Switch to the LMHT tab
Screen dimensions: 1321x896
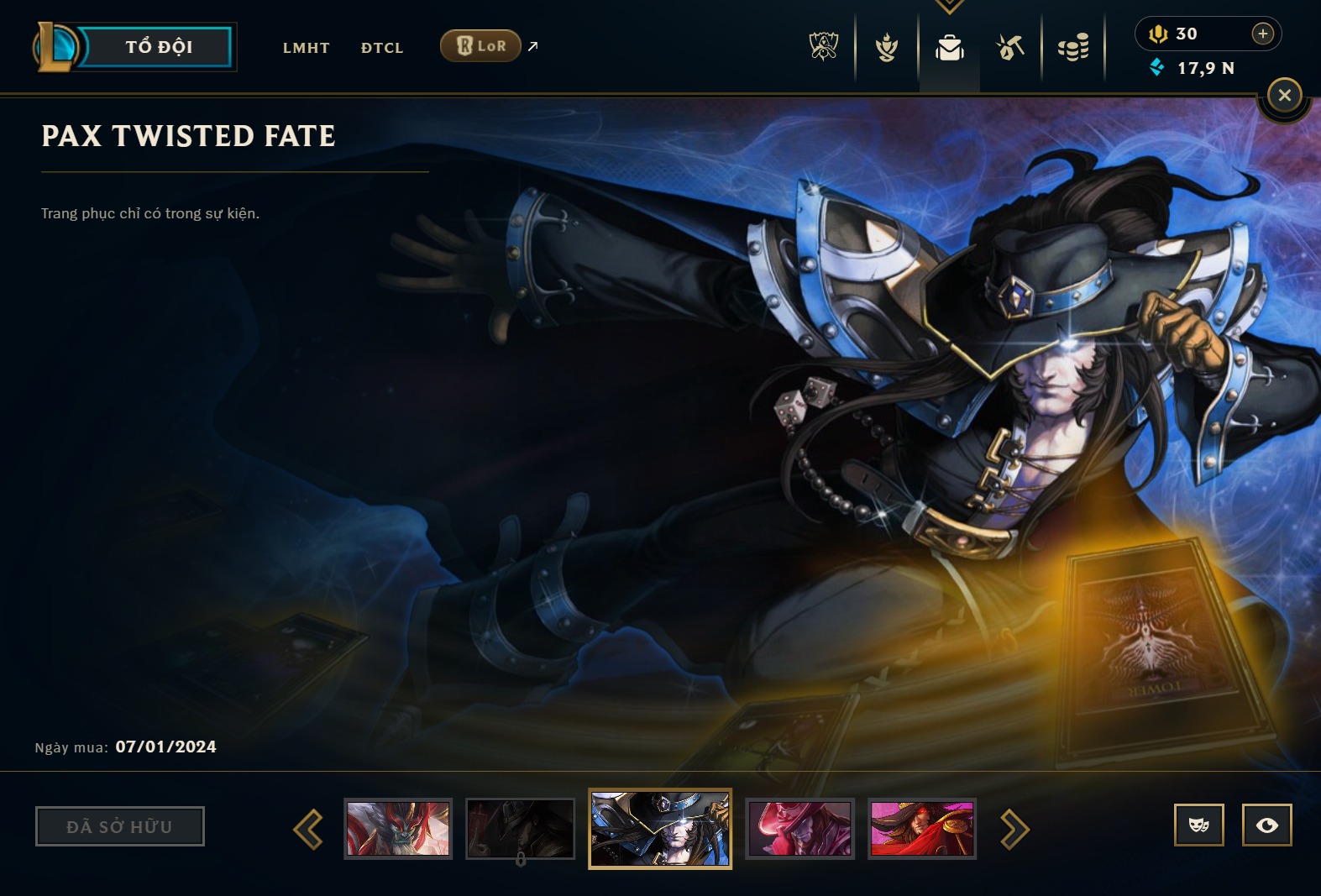tap(307, 48)
